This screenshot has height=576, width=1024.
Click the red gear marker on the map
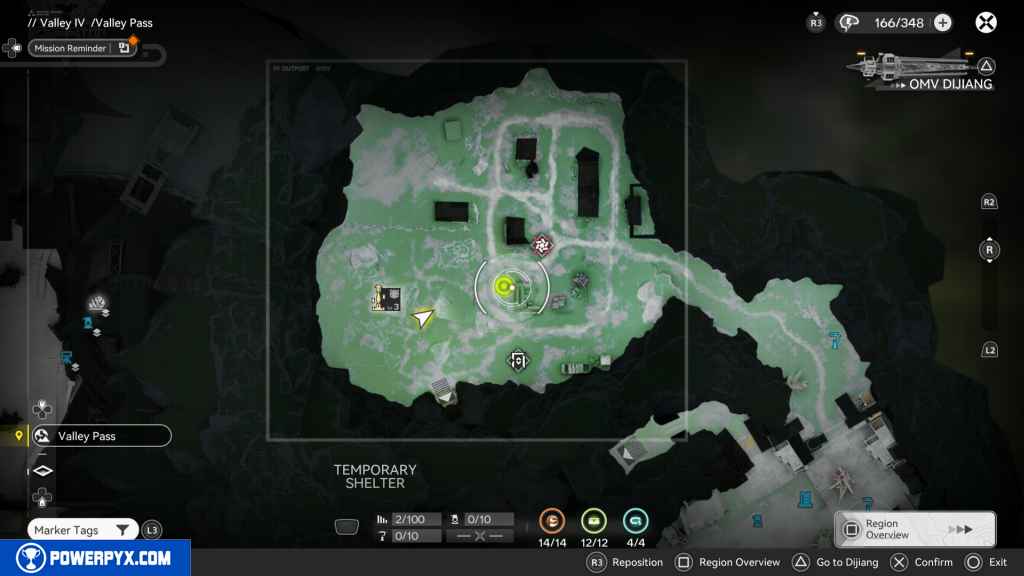tap(543, 243)
